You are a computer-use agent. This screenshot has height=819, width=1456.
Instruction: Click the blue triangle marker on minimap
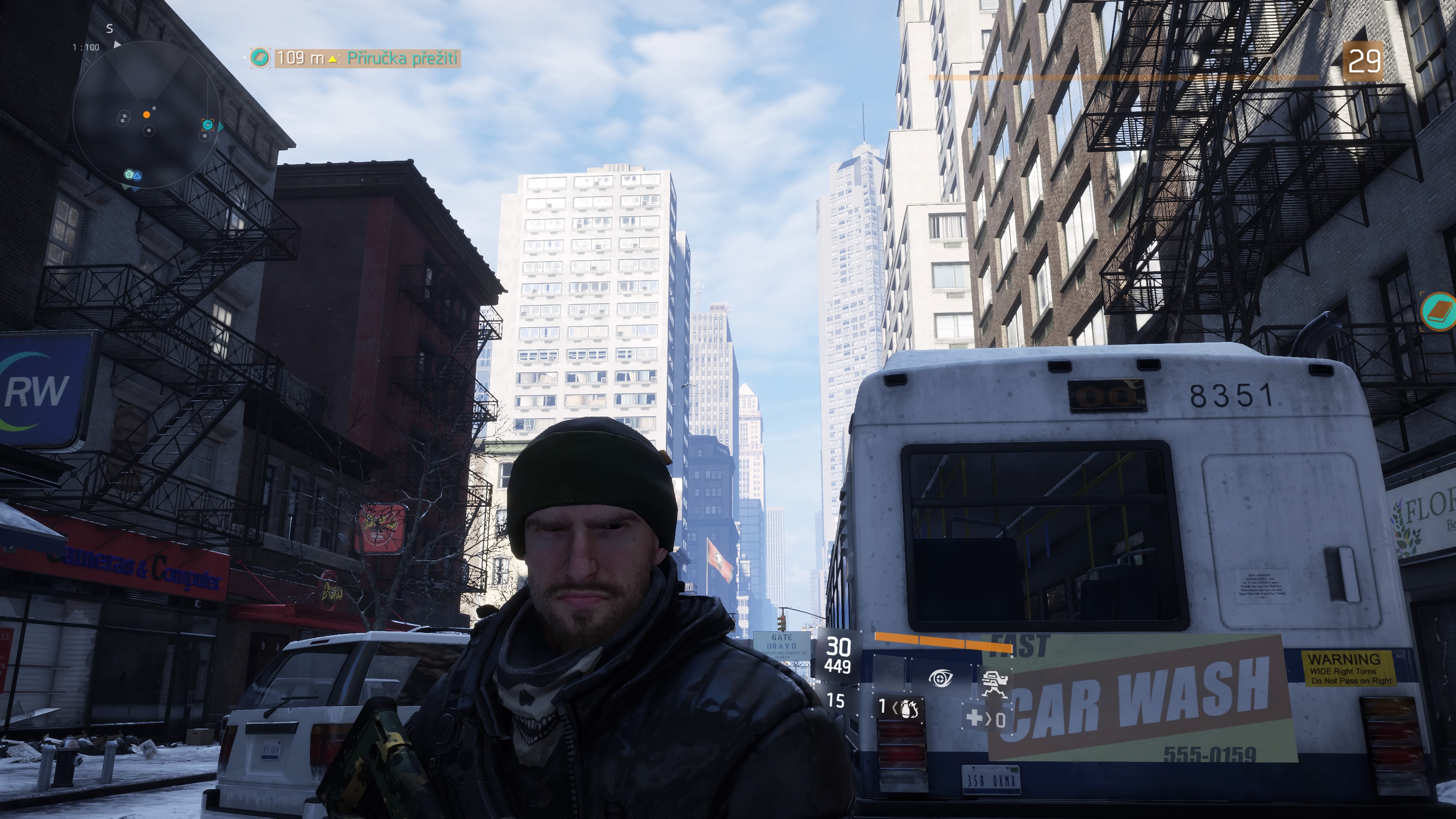[137, 176]
